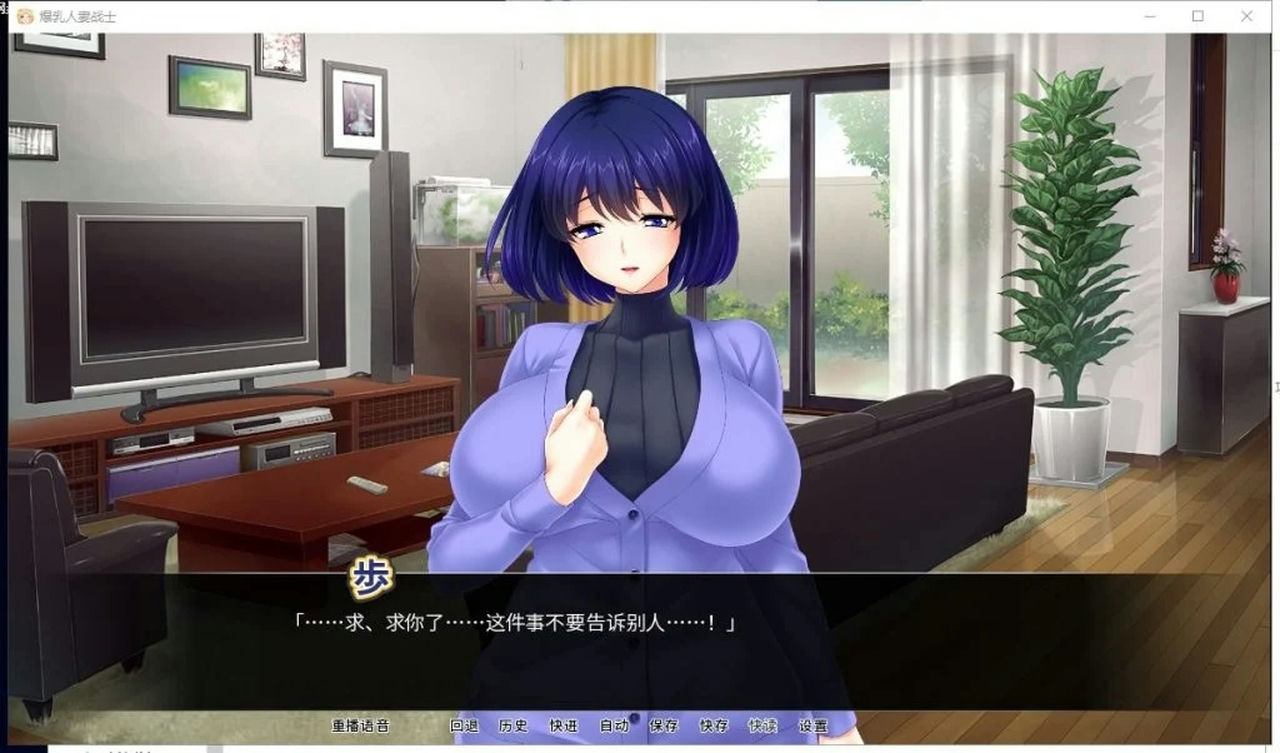Screen dimensions: 1280x753
Task: Enable Auto (自动) reading mode
Action: click(614, 727)
